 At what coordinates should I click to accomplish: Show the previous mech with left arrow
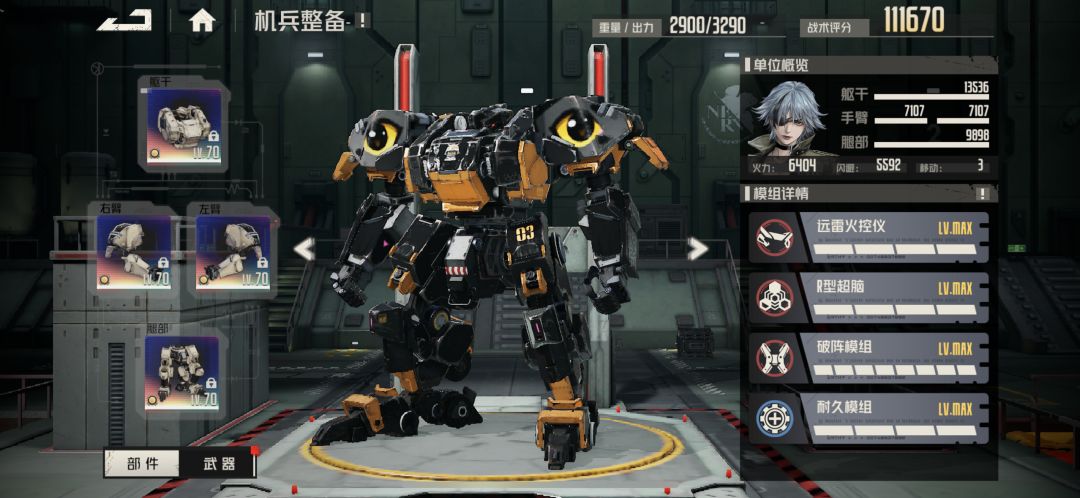point(303,249)
